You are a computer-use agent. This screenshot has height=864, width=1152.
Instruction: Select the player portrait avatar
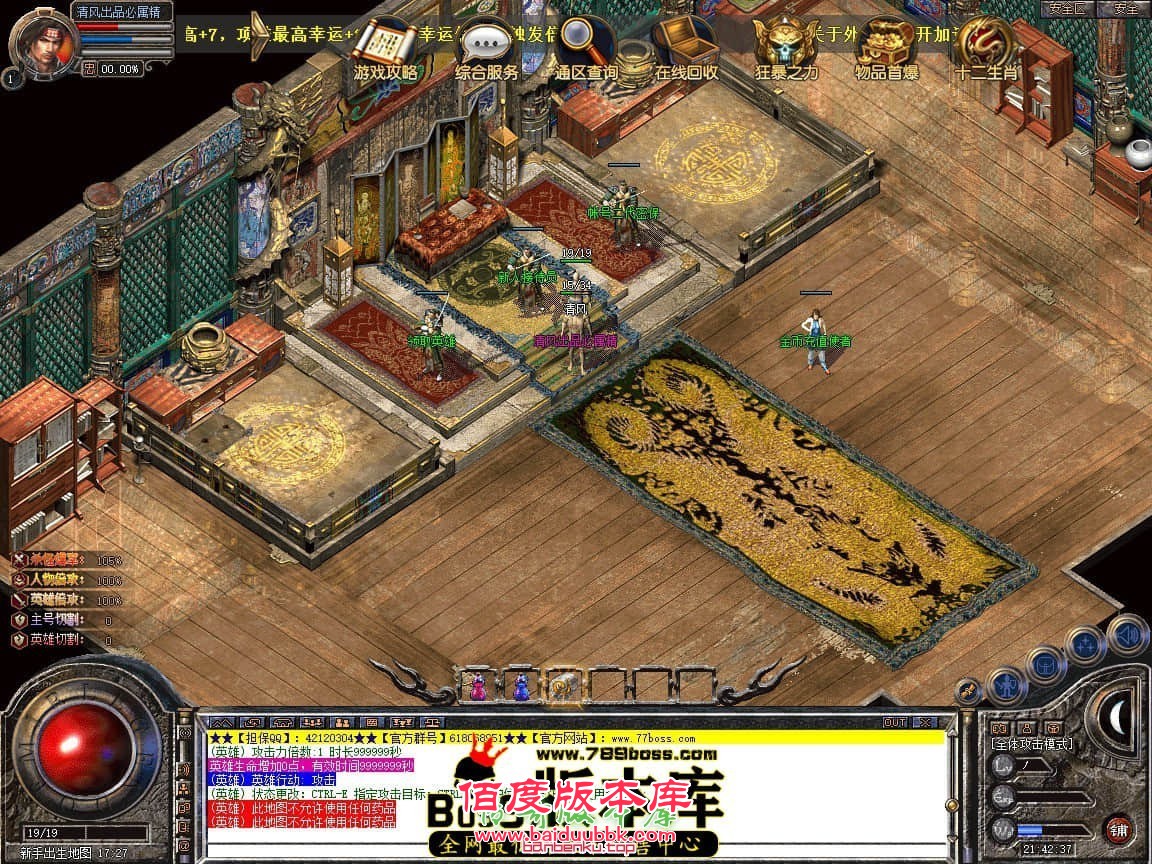coord(40,38)
